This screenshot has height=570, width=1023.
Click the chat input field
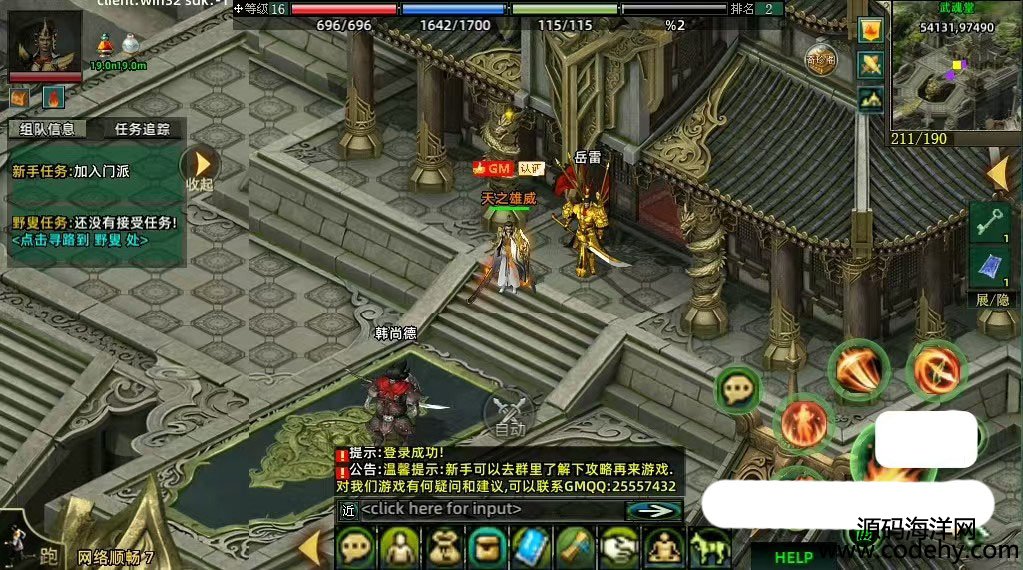[488, 509]
